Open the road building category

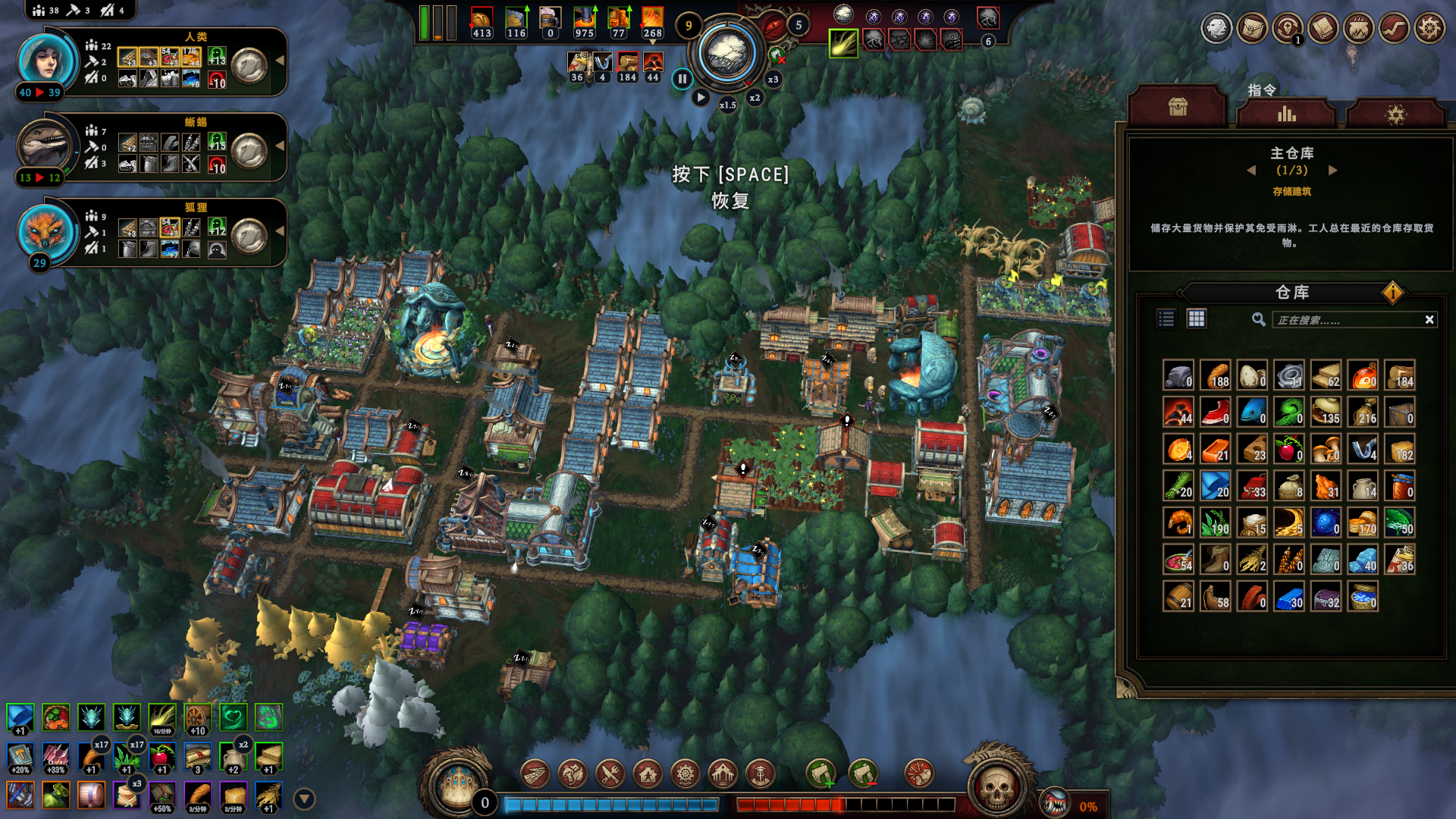click(x=535, y=774)
